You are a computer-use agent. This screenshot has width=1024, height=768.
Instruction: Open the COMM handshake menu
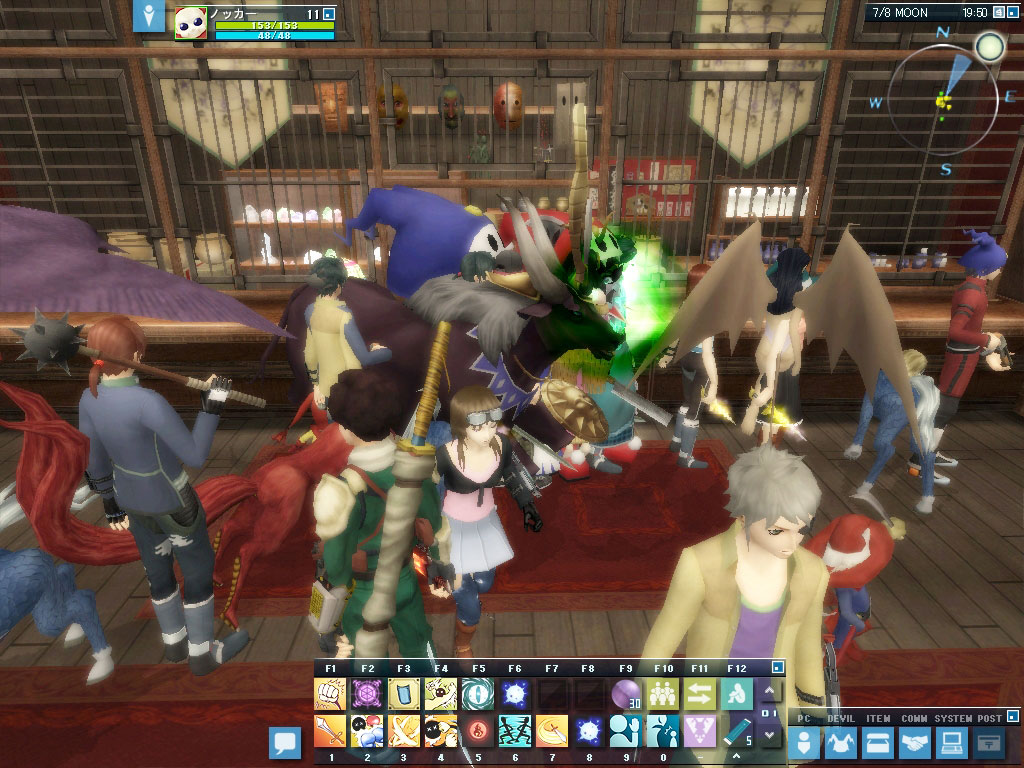pos(914,743)
